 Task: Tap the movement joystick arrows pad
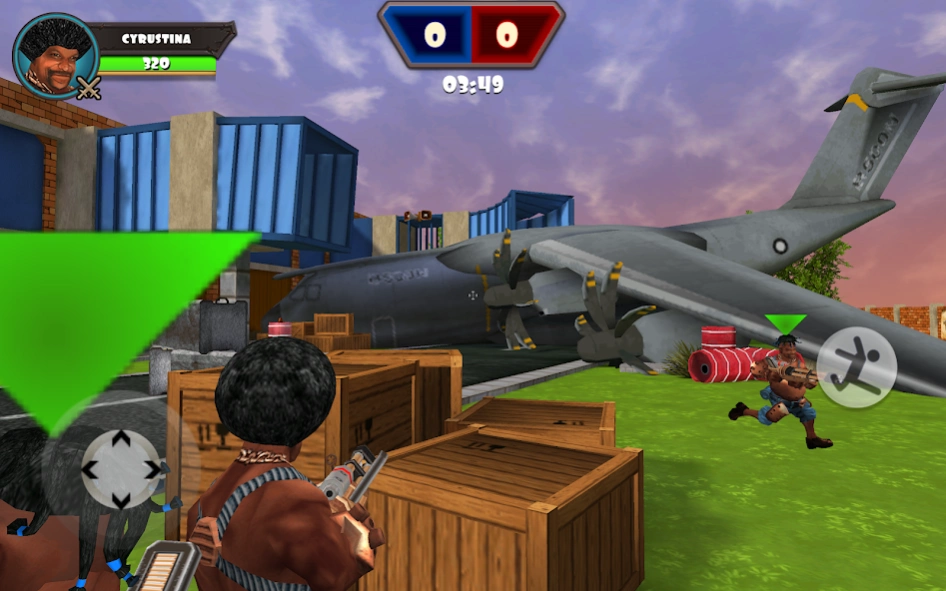click(120, 469)
